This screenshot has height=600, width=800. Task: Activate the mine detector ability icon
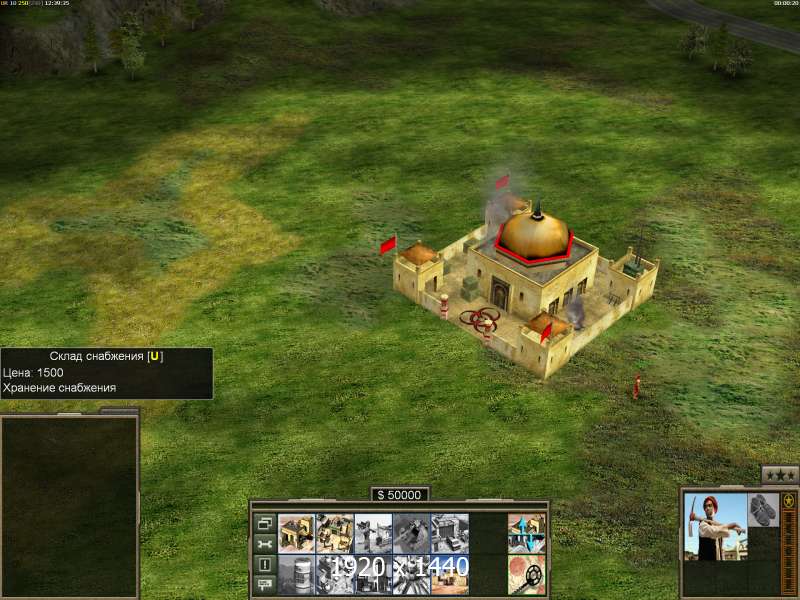coord(527,574)
